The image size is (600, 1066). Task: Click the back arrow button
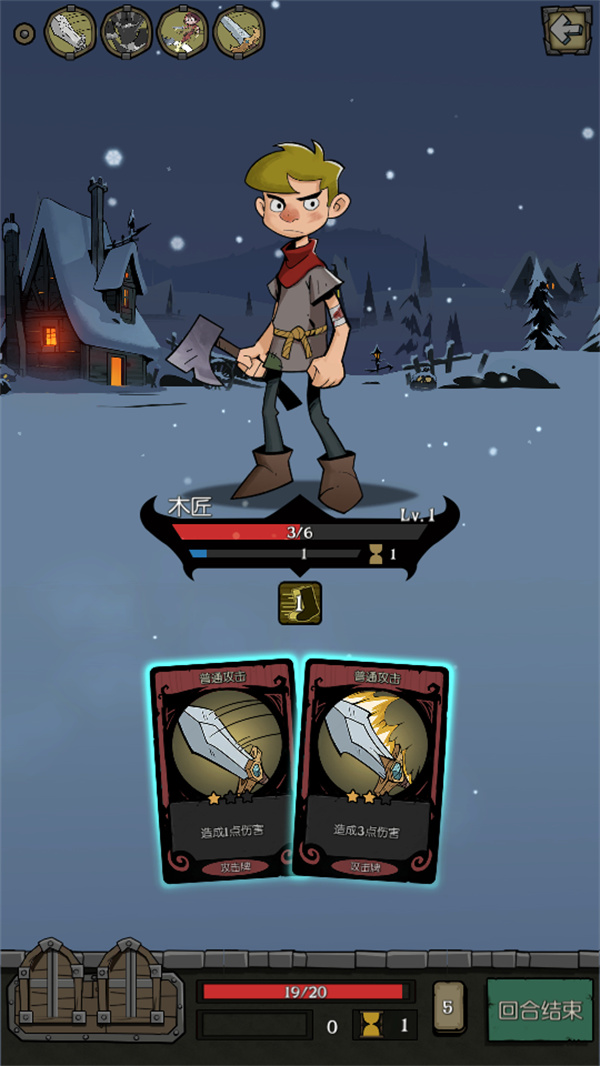coord(565,32)
